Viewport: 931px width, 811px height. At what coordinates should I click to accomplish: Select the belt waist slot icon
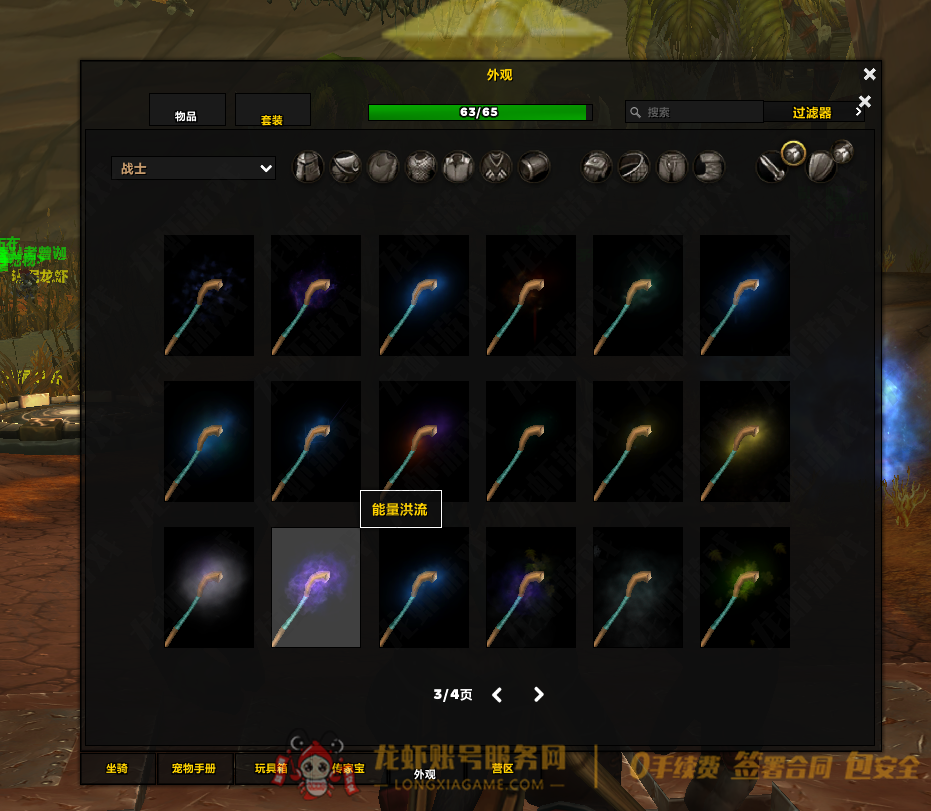(635, 167)
